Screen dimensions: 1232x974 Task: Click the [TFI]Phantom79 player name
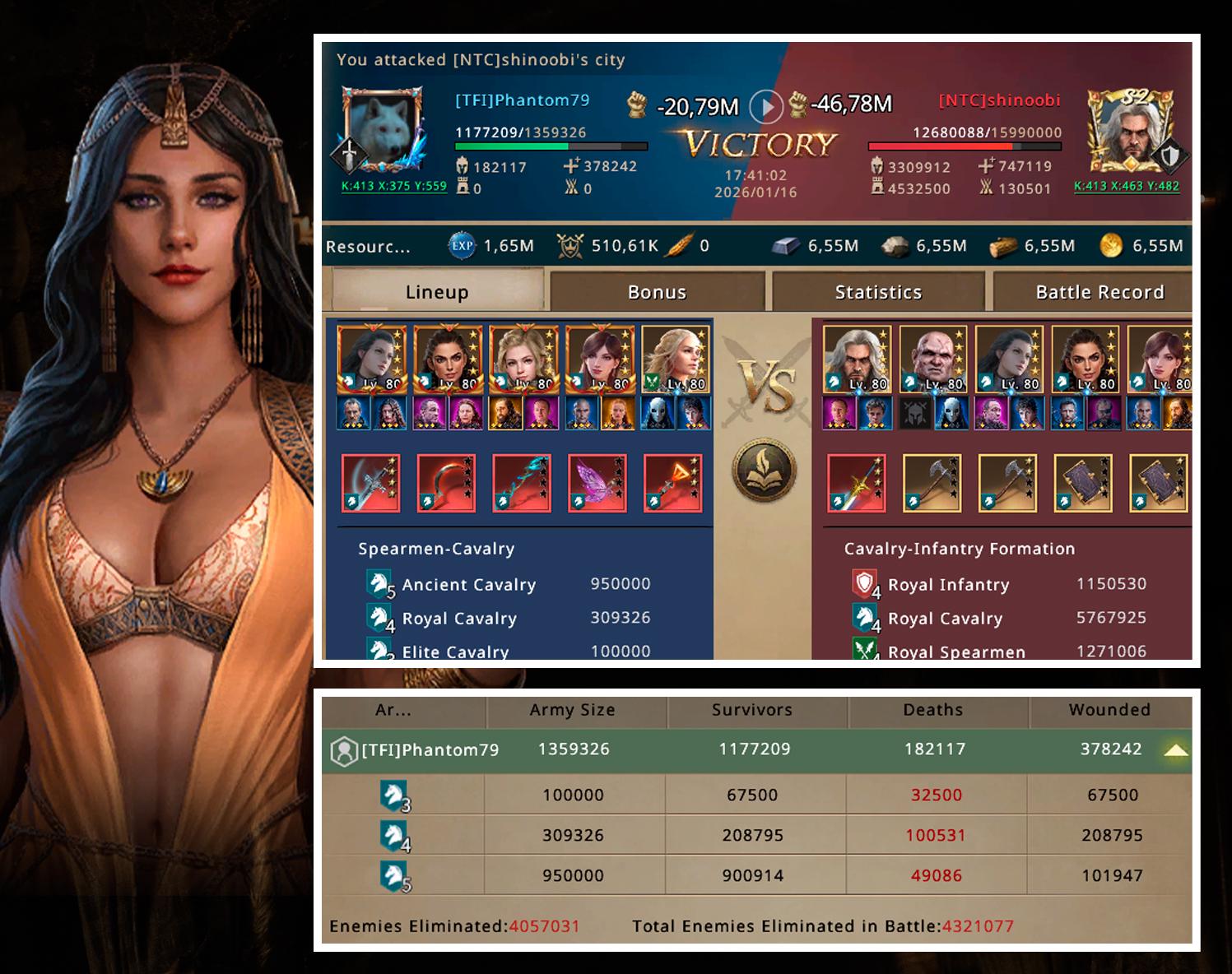pos(523,100)
